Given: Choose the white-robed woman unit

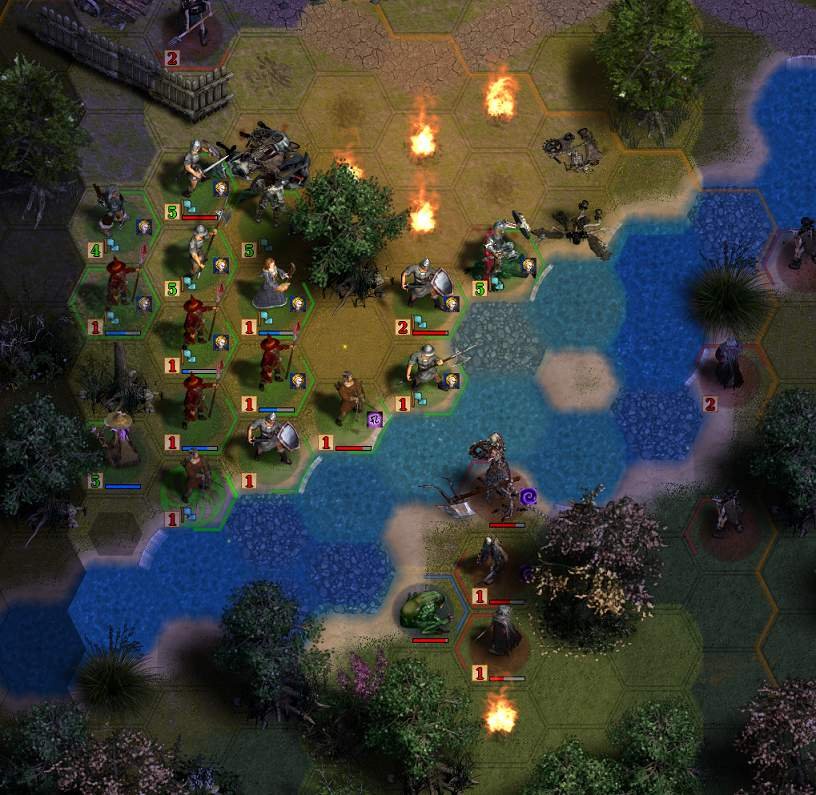Looking at the screenshot, I should [270, 284].
